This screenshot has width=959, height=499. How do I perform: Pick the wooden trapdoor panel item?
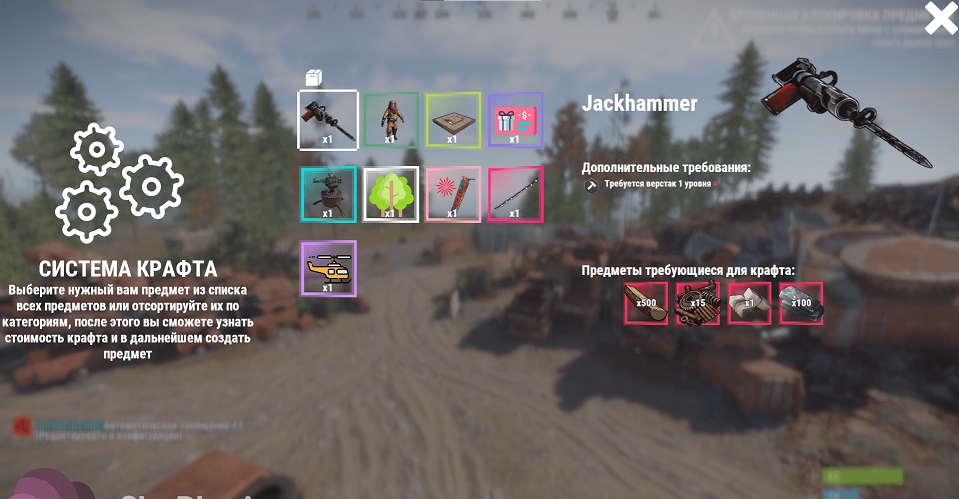click(453, 120)
